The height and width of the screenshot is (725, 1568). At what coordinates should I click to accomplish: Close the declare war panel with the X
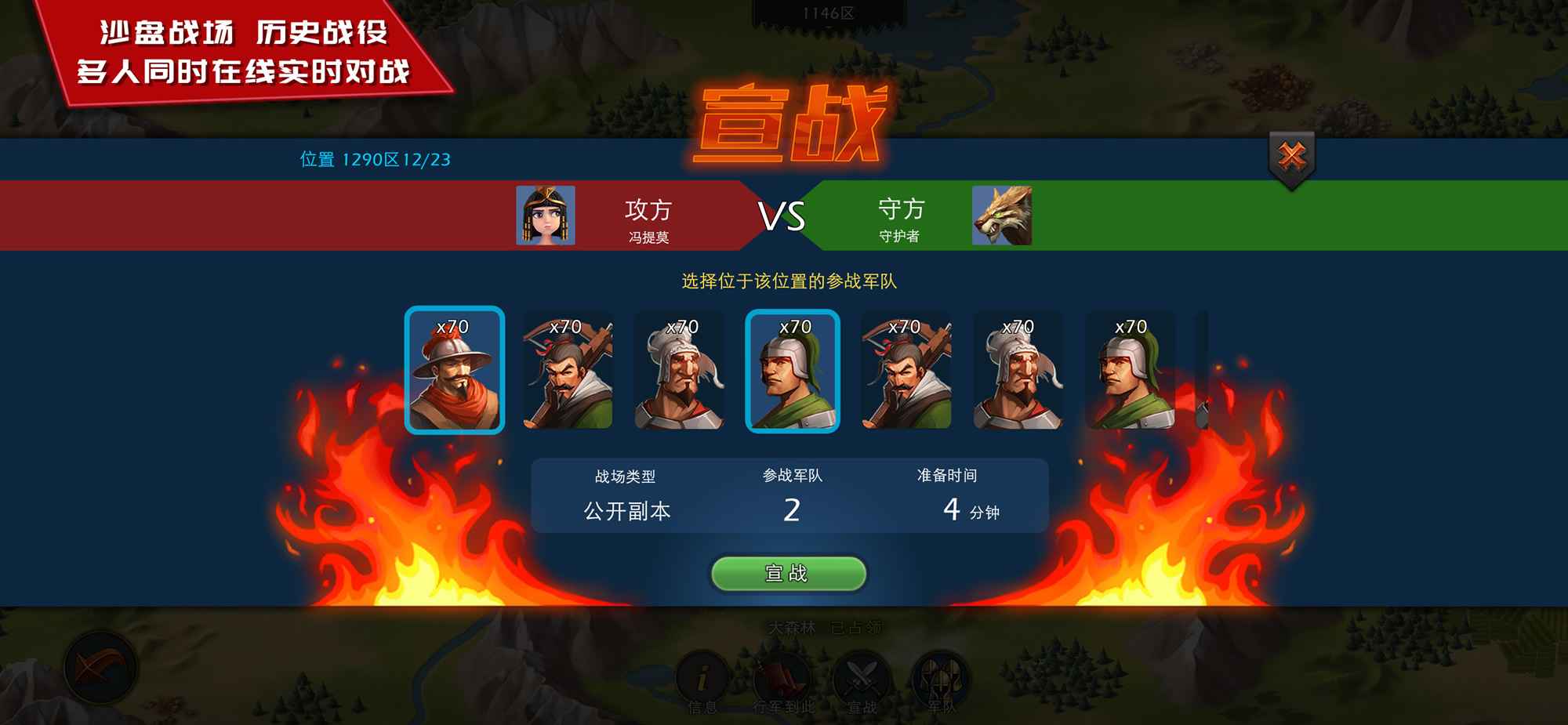(x=1293, y=154)
